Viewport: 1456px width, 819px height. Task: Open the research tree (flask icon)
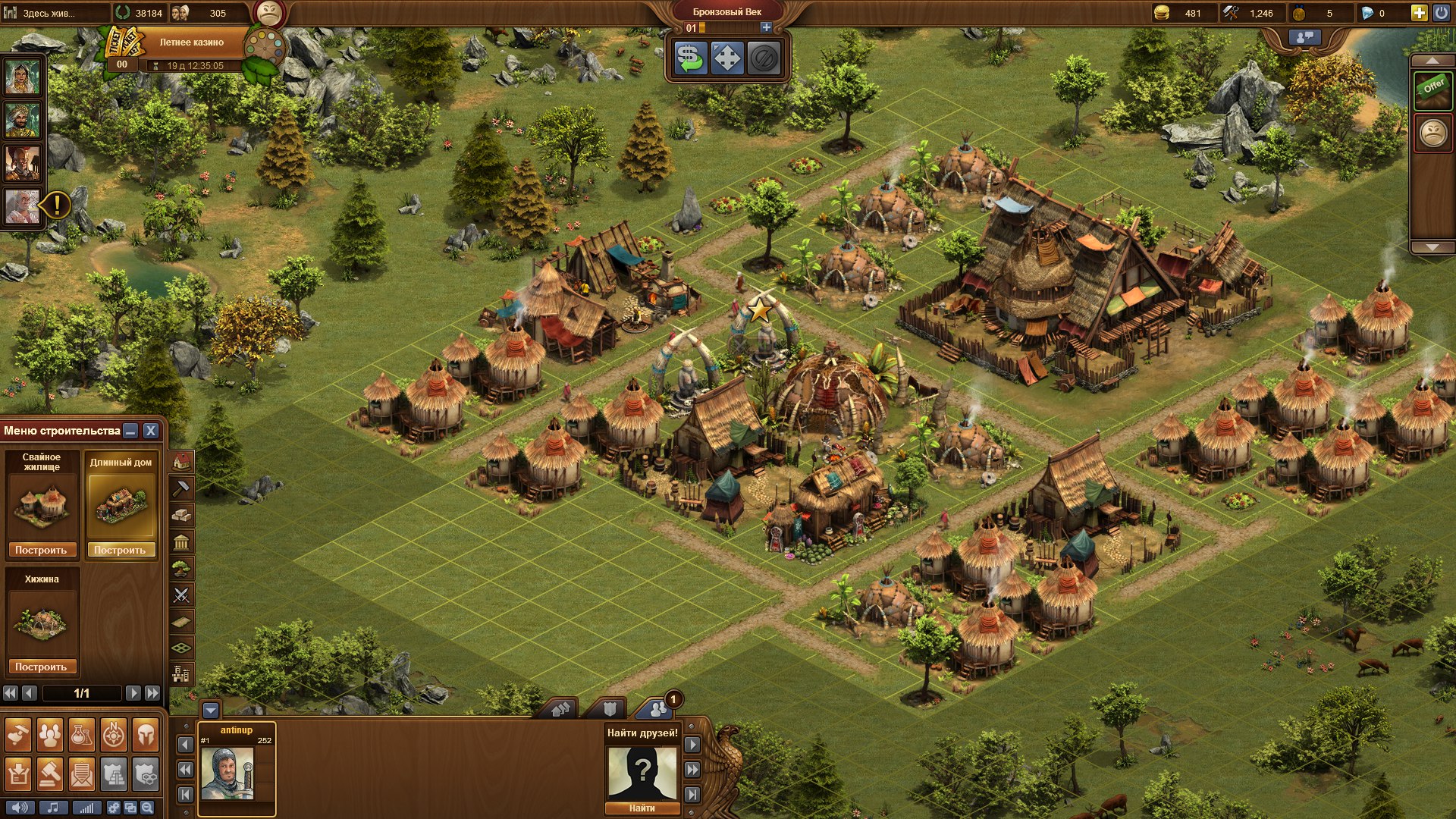tap(81, 733)
